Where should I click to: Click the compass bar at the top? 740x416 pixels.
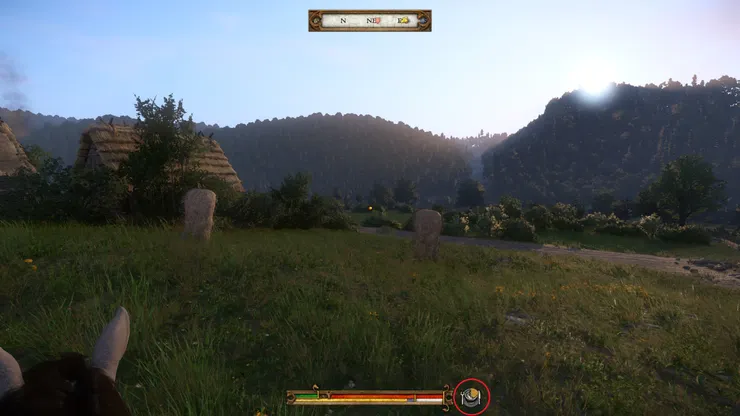click(x=369, y=20)
